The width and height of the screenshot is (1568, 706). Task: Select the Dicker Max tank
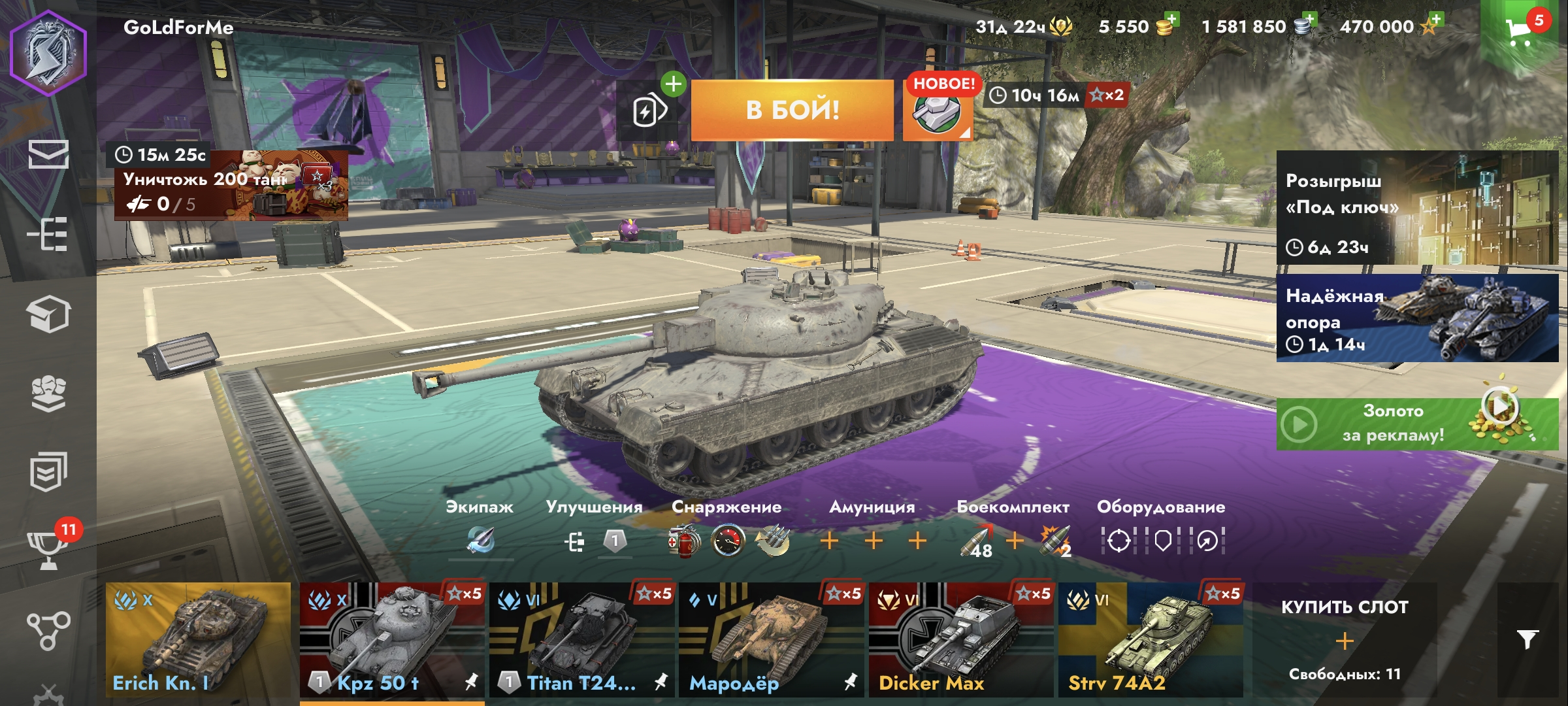pos(961,639)
